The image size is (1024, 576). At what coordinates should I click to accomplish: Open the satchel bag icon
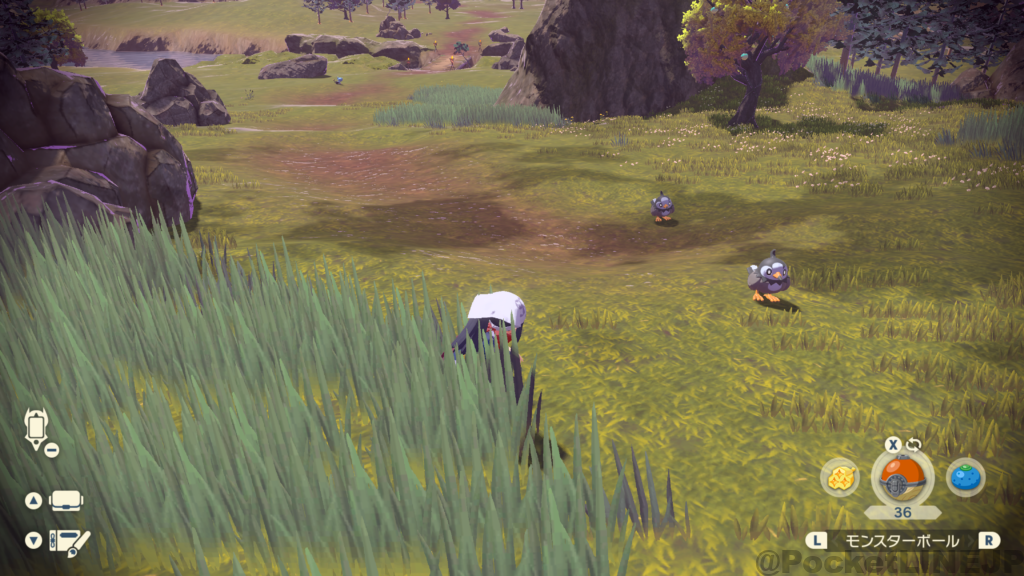(x=66, y=500)
